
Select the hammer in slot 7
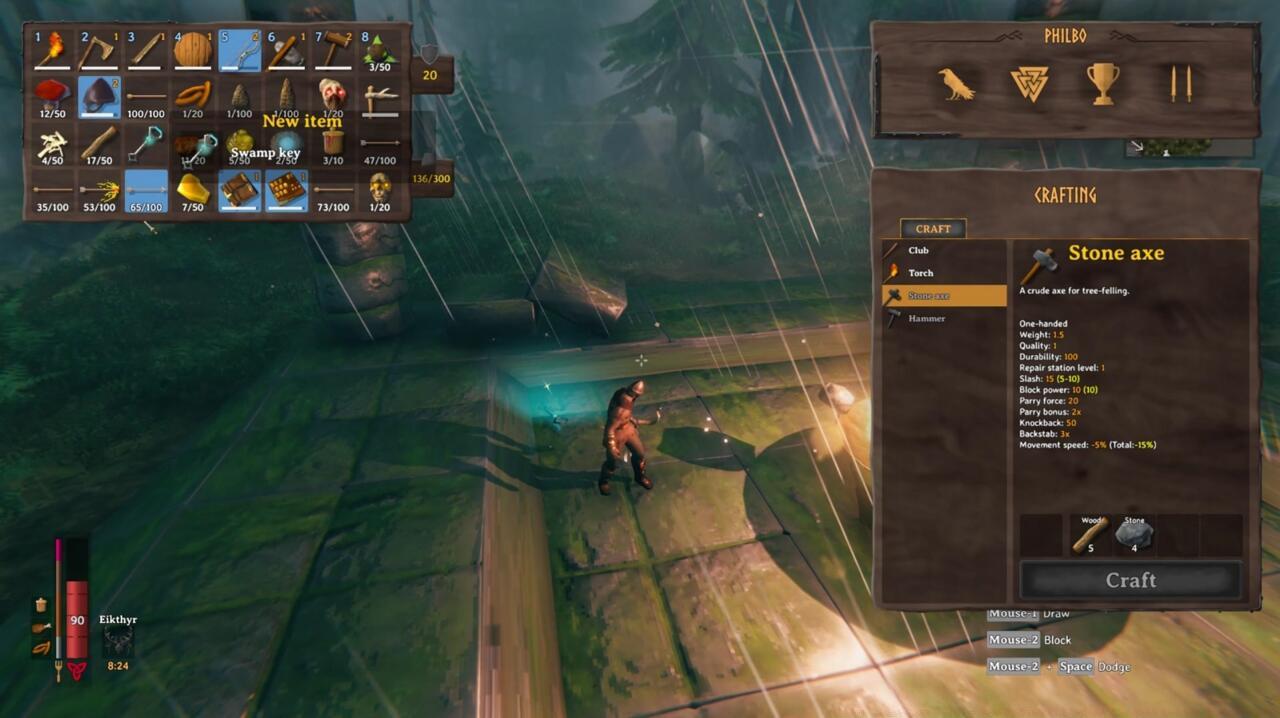(333, 50)
